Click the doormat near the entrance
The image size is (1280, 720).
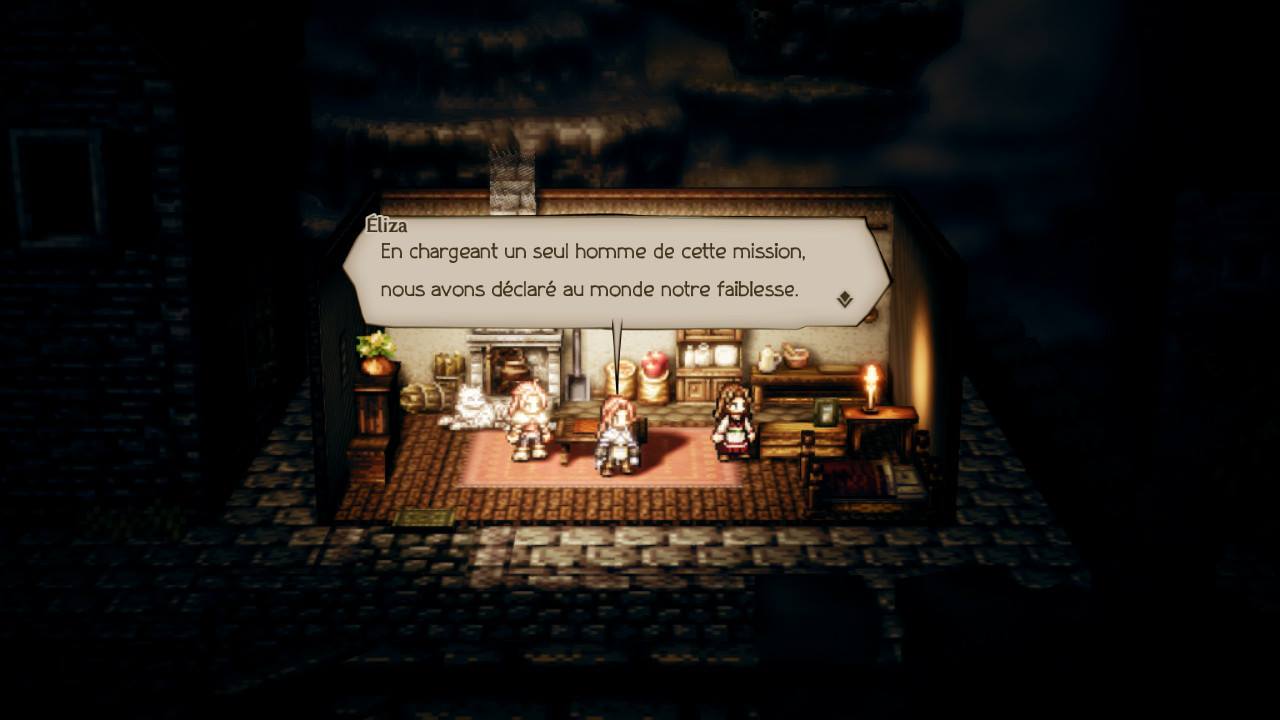pos(425,517)
